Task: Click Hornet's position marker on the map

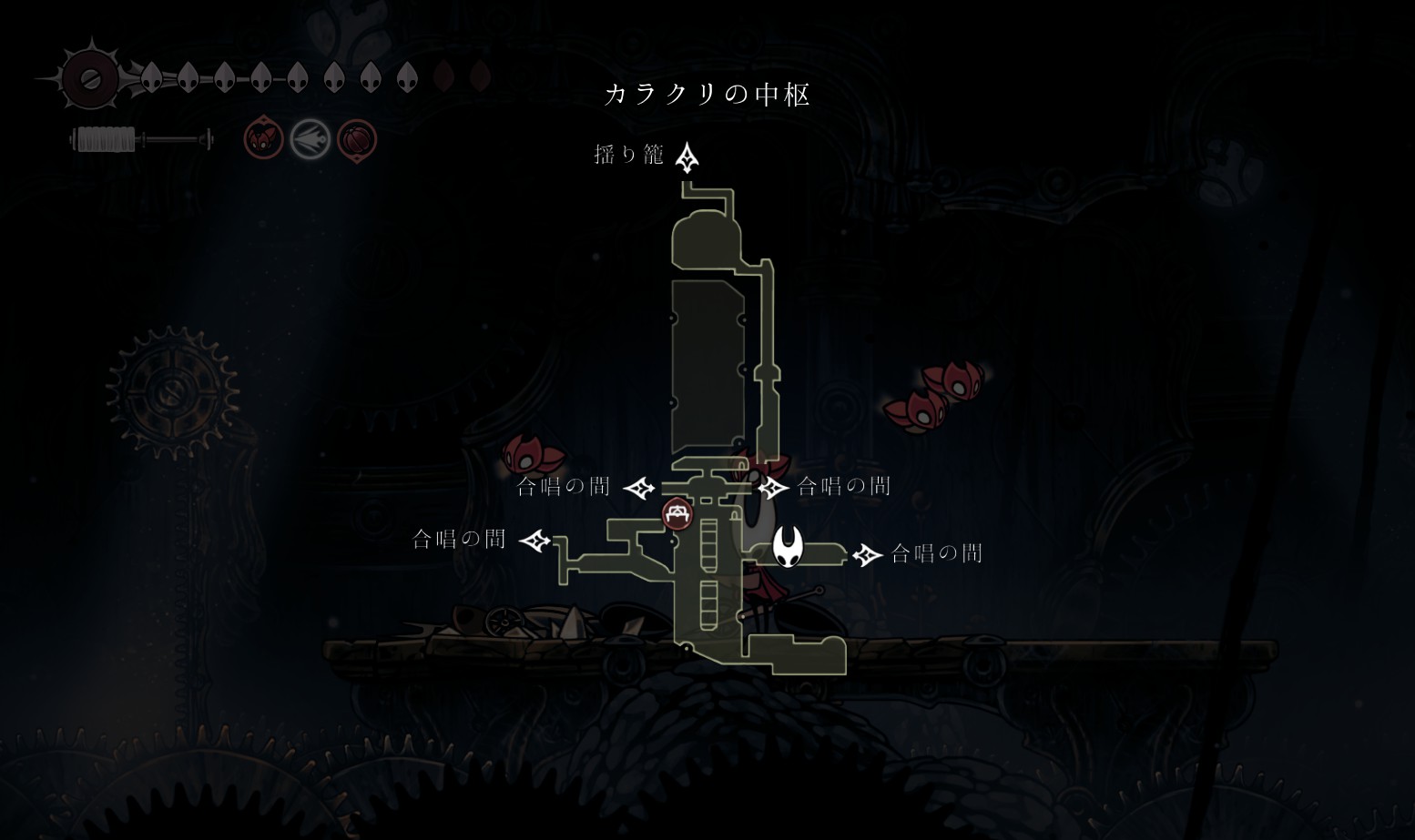Action: (x=788, y=546)
